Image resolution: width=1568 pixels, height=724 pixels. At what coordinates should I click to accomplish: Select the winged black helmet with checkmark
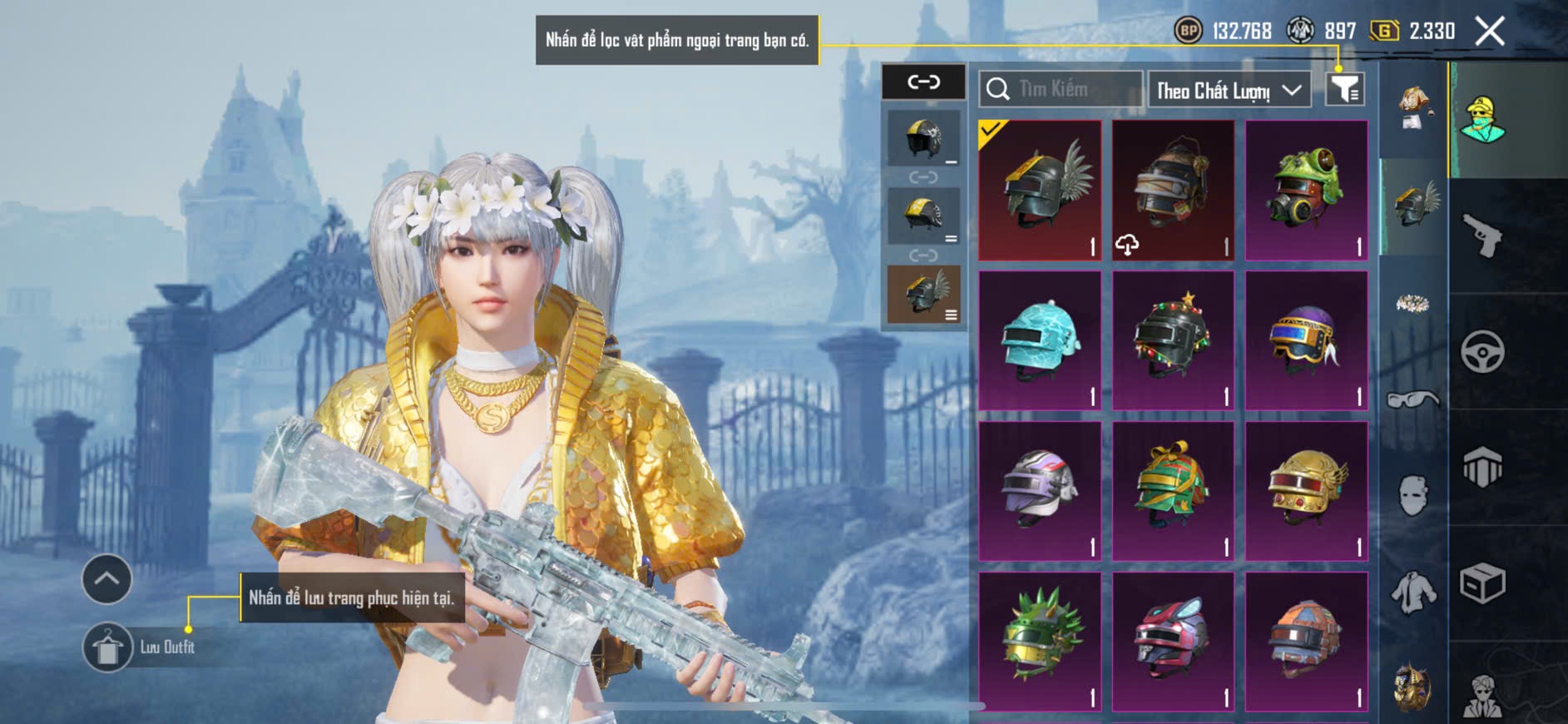click(1040, 191)
